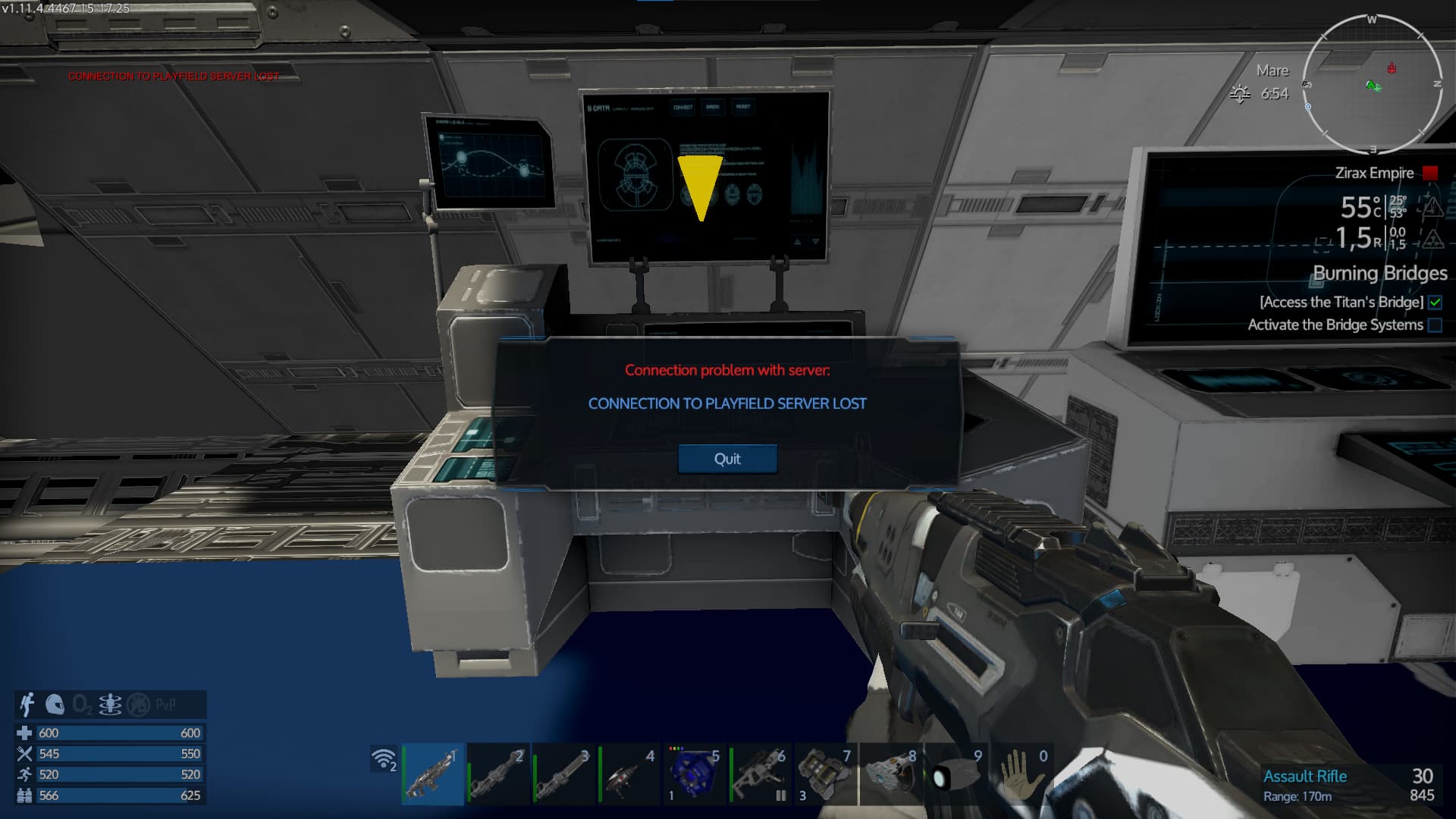Select the flashlight in hotbar slot 9
The height and width of the screenshot is (819, 1456).
(x=955, y=774)
